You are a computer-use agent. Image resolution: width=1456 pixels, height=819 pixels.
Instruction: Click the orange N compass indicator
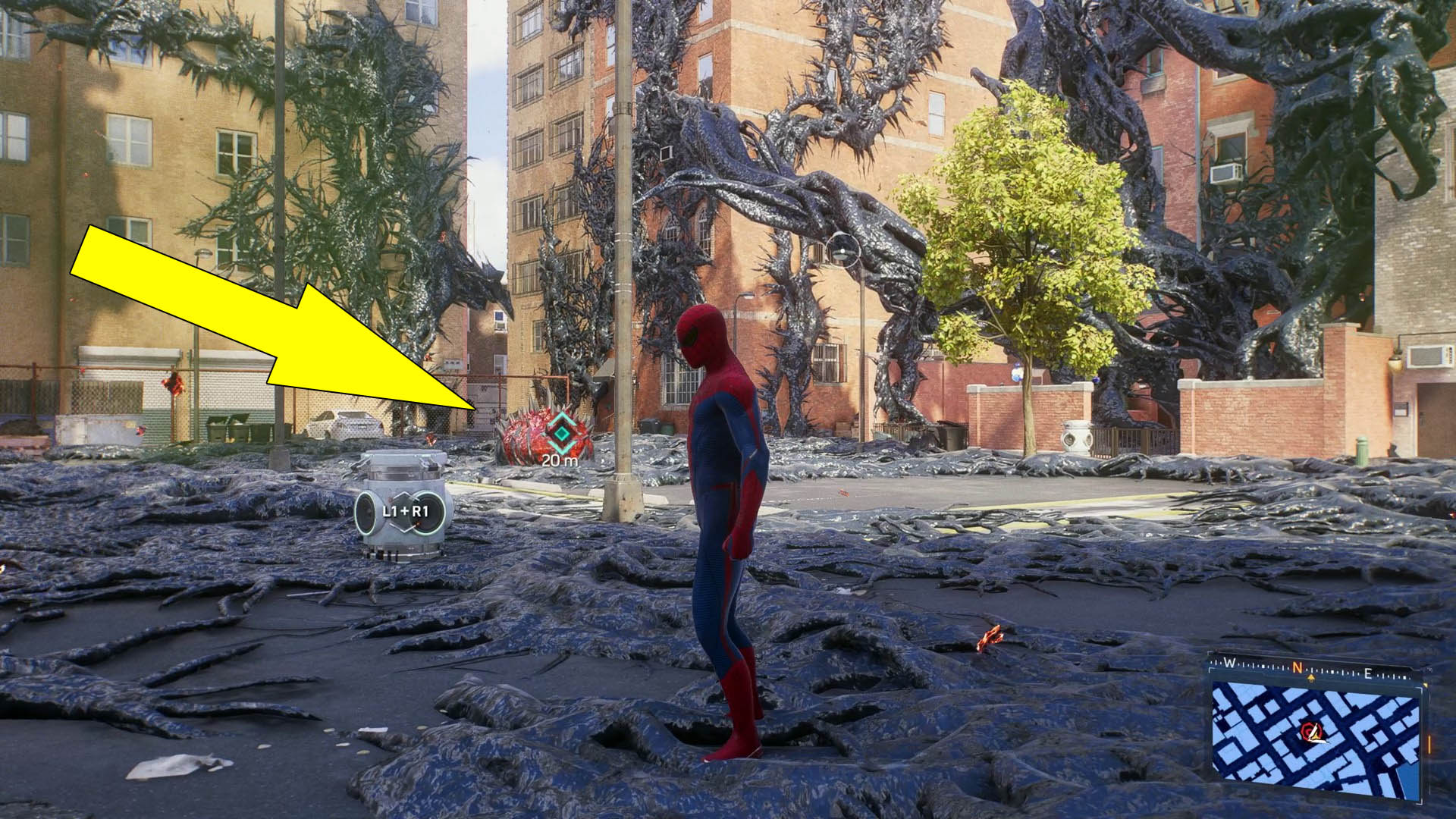pos(1297,666)
